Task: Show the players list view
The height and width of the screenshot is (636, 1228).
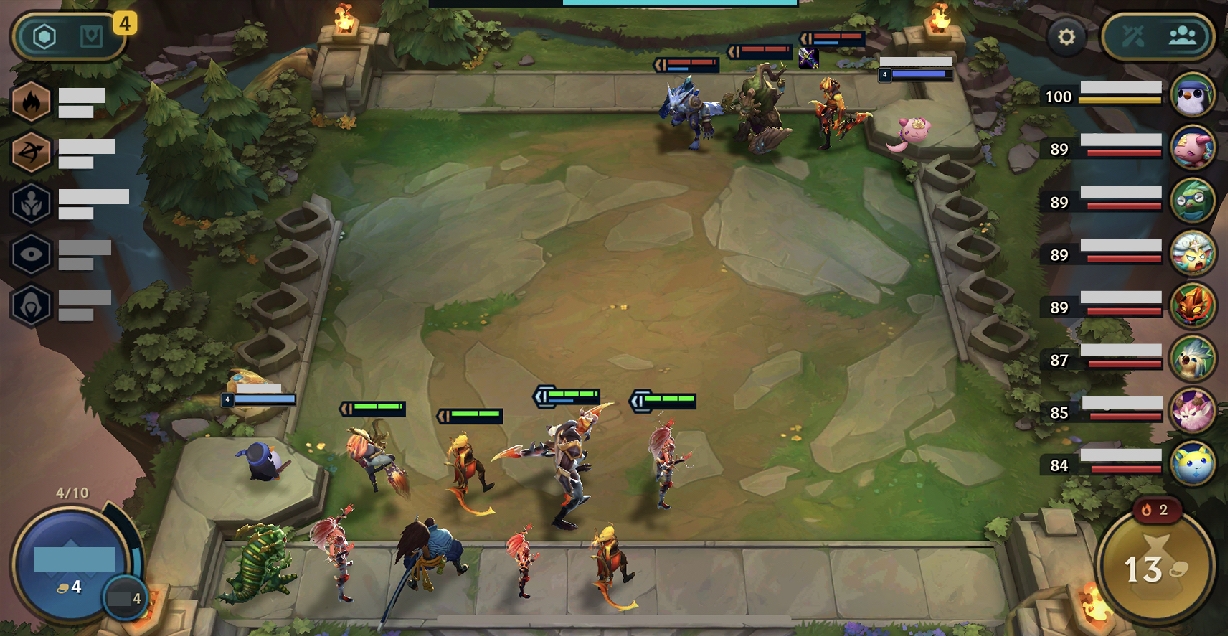Action: tap(1183, 38)
